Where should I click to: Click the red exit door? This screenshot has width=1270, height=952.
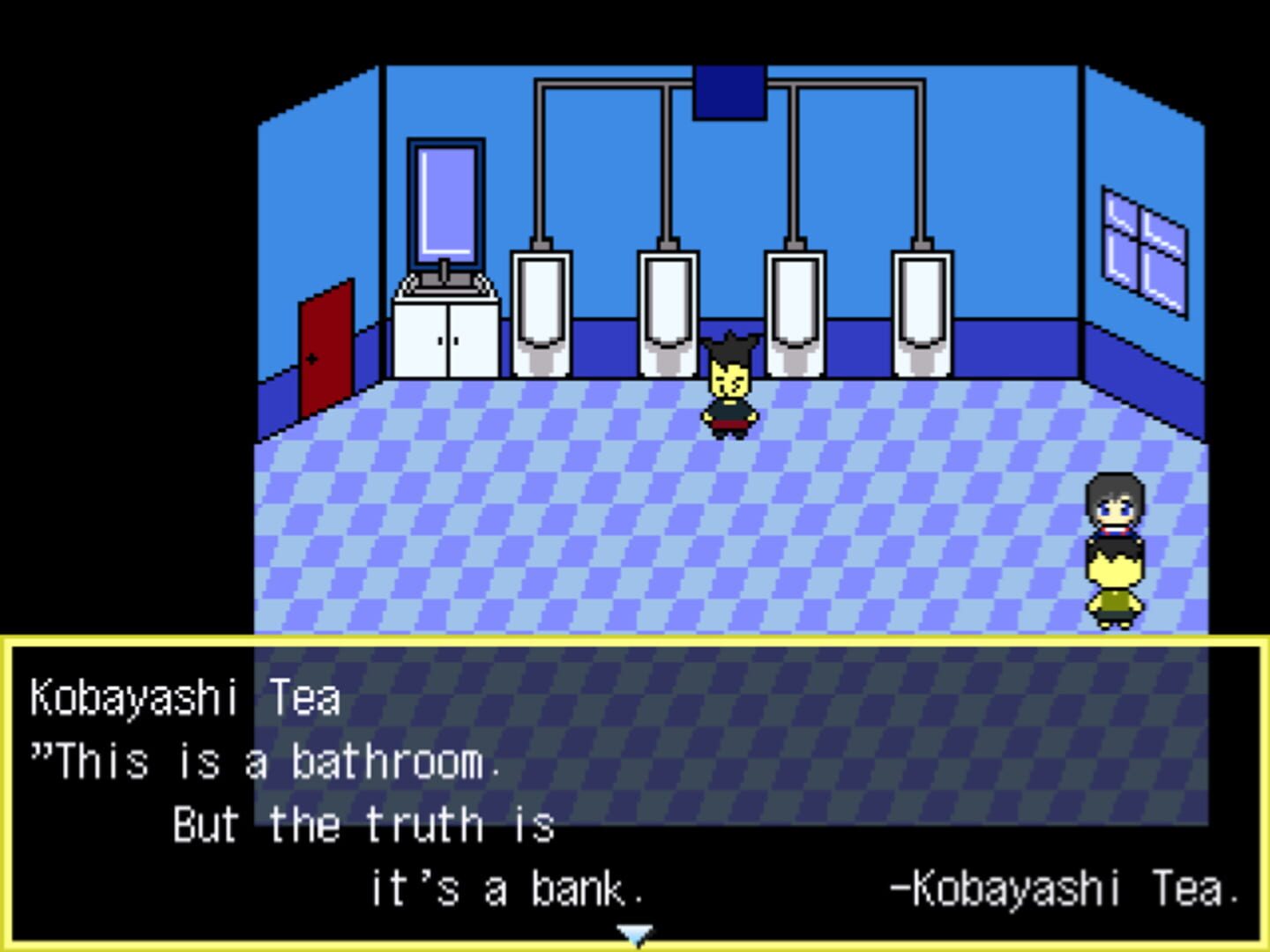[326, 353]
